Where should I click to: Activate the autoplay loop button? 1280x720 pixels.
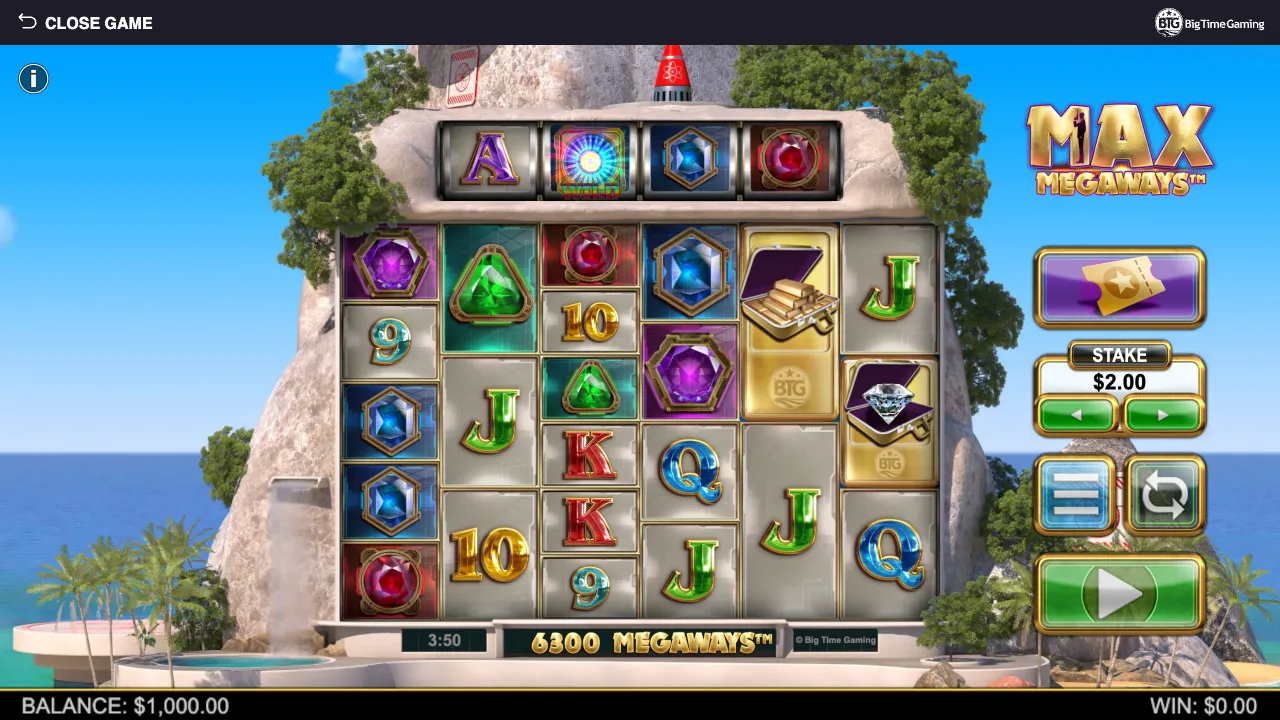tap(1164, 495)
